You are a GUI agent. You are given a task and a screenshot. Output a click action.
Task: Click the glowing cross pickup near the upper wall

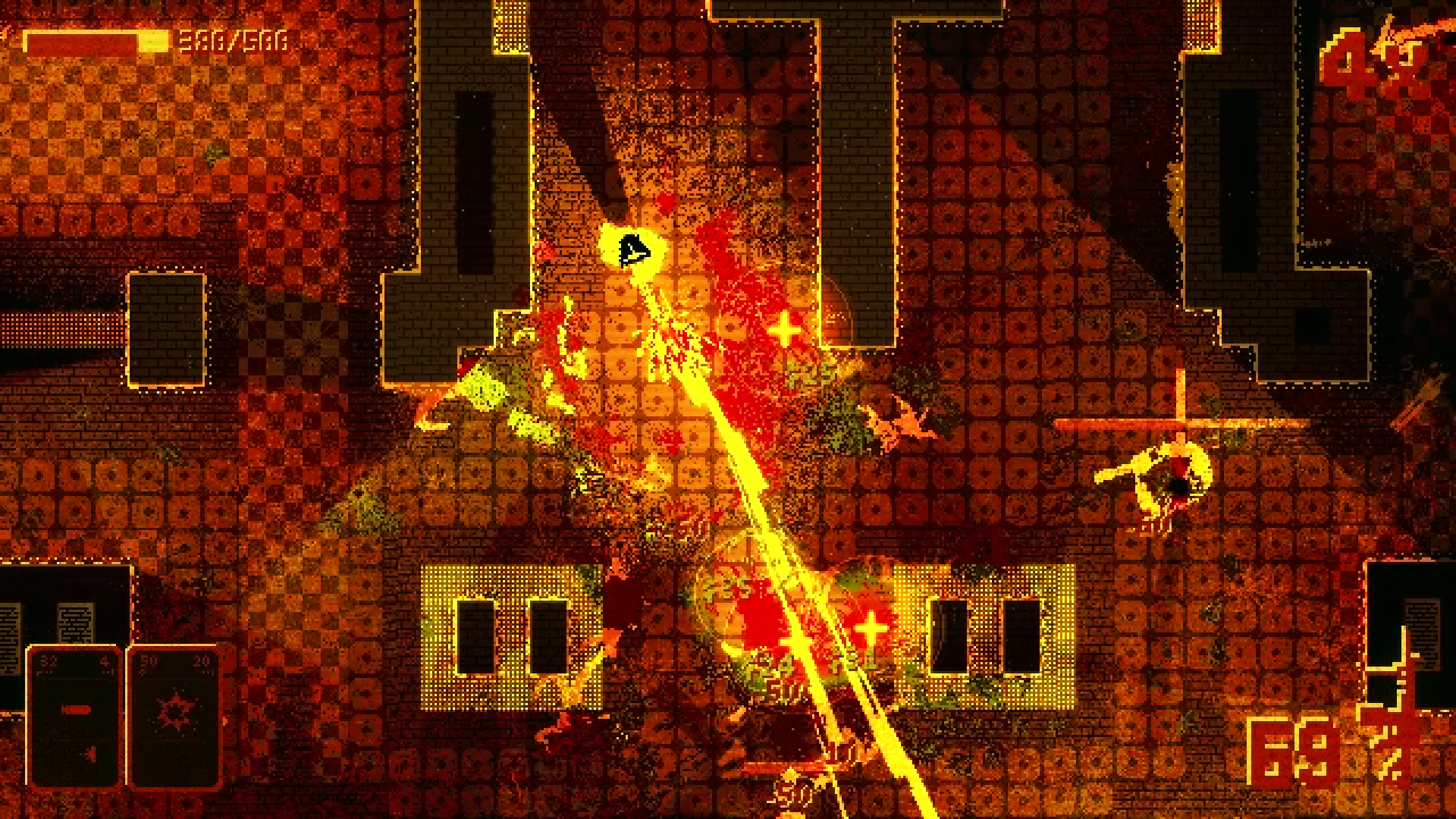785,328
